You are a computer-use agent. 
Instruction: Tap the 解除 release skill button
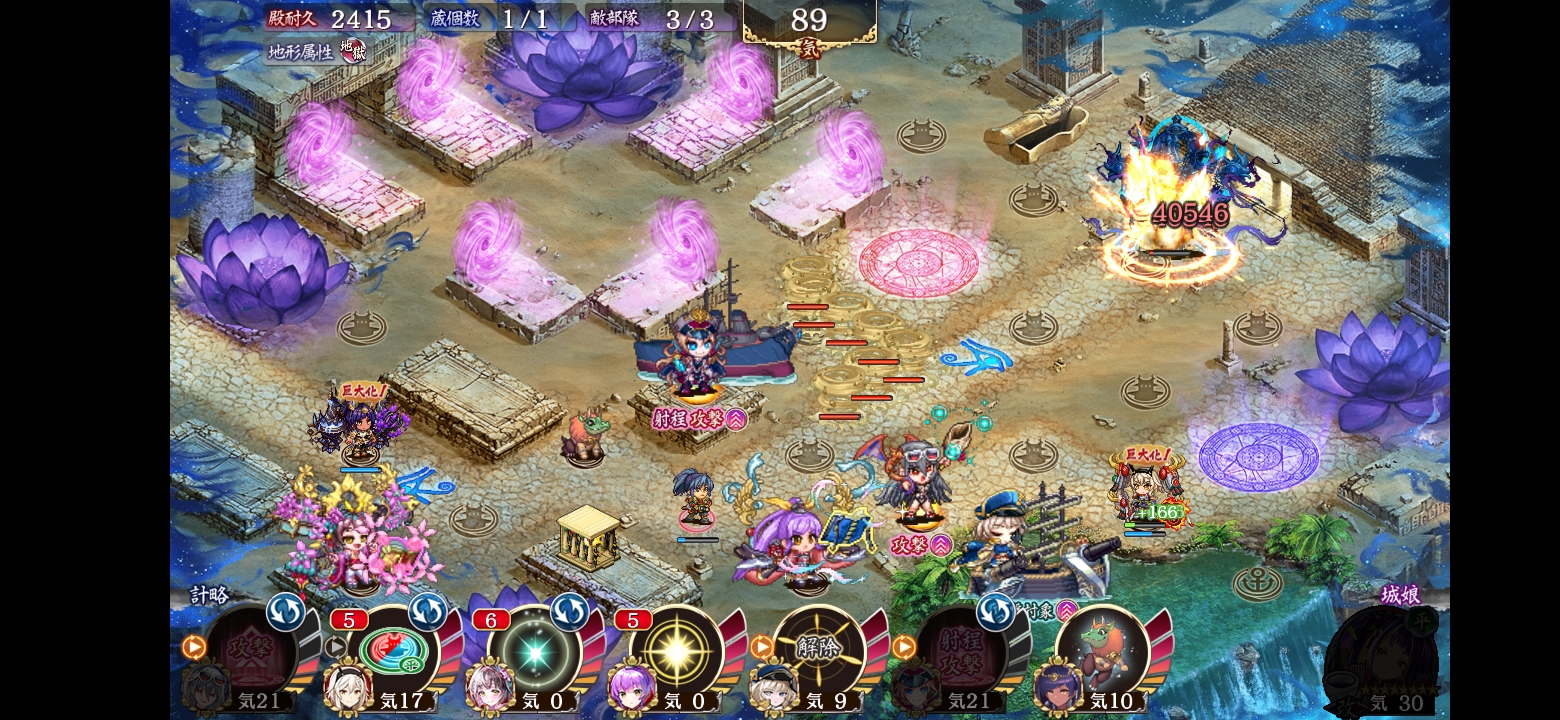pos(818,650)
